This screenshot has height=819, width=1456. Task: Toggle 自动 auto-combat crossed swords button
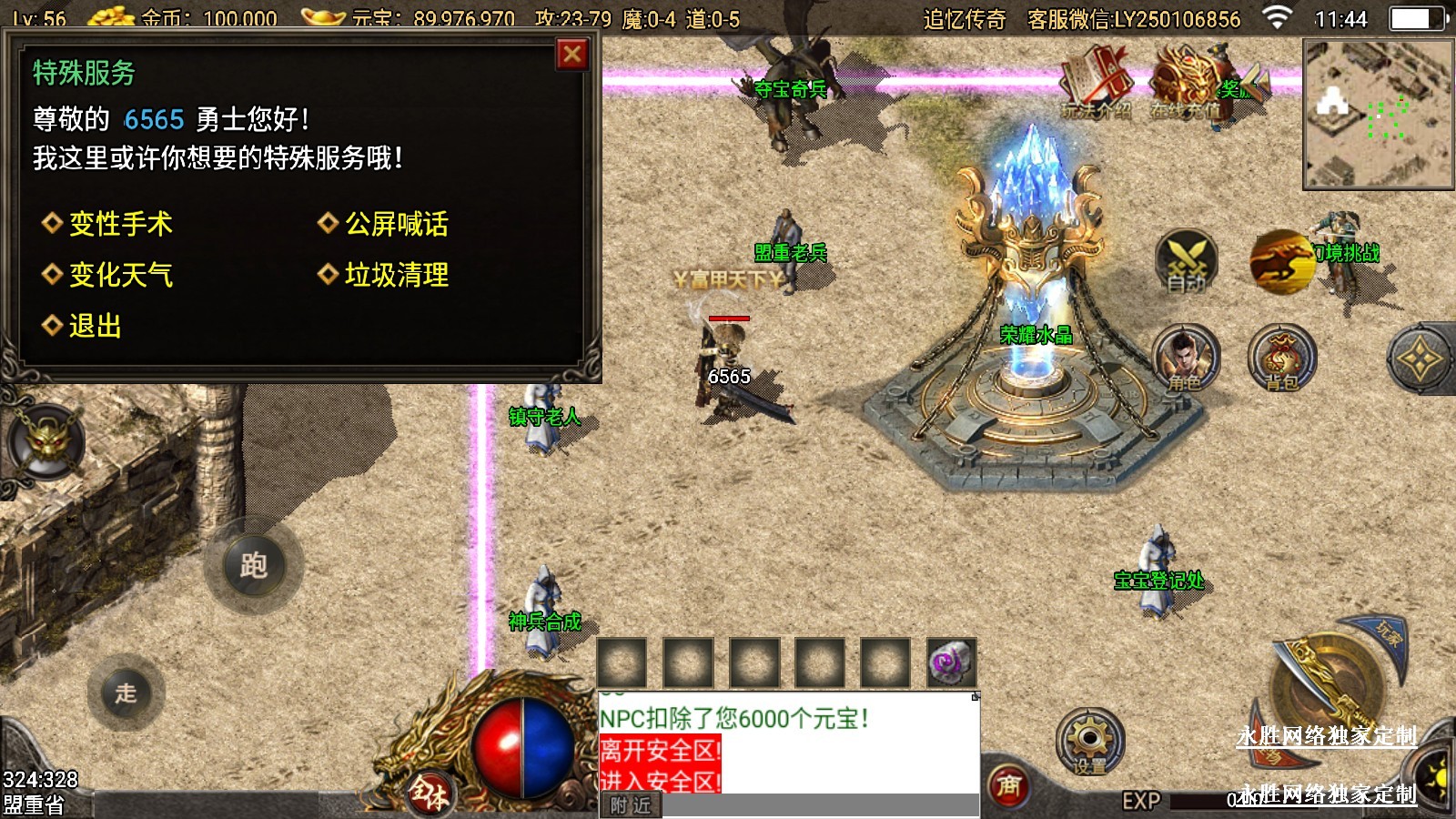point(1187,260)
